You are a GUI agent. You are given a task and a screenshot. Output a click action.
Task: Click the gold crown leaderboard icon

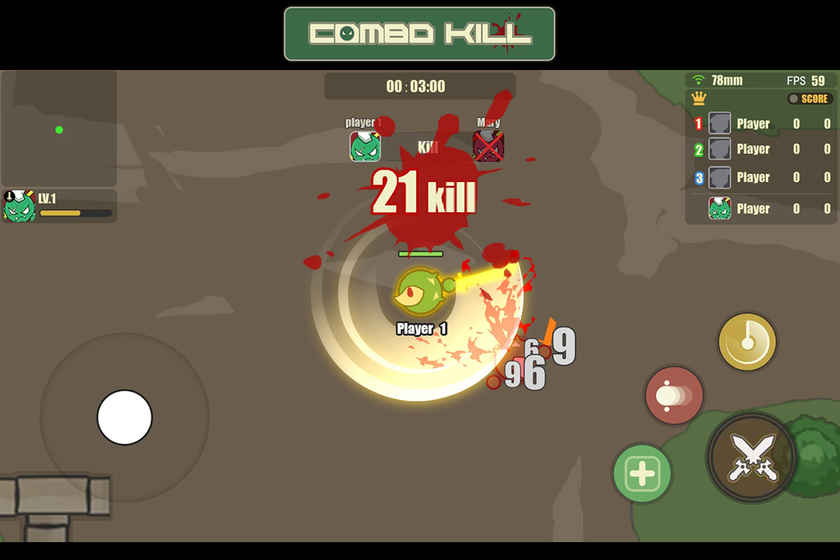click(699, 99)
